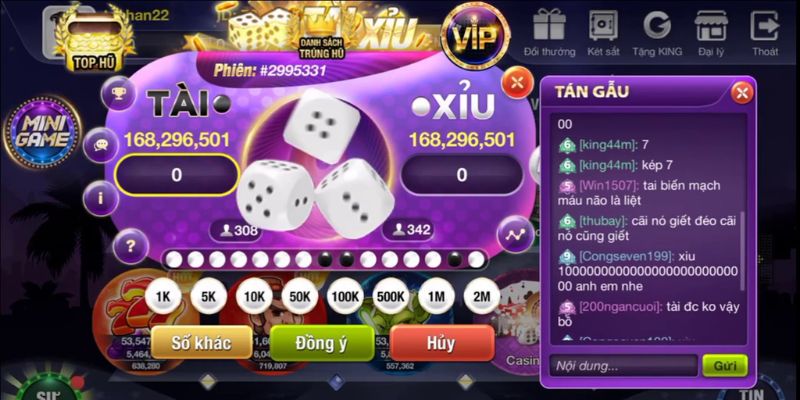This screenshot has height=400, width=800.
Task: Select the 1M bet chip
Action: click(436, 296)
